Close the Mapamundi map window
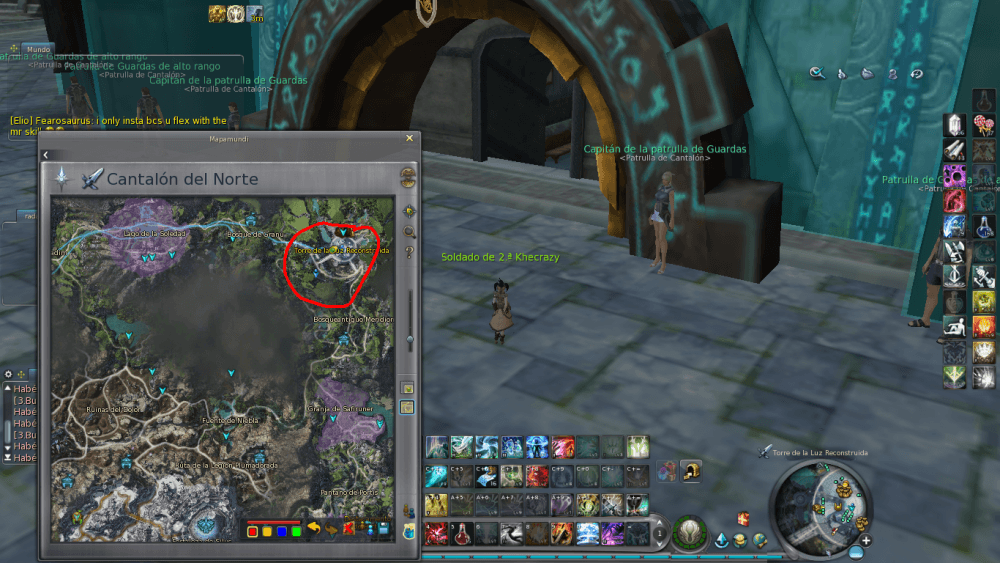 [409, 139]
